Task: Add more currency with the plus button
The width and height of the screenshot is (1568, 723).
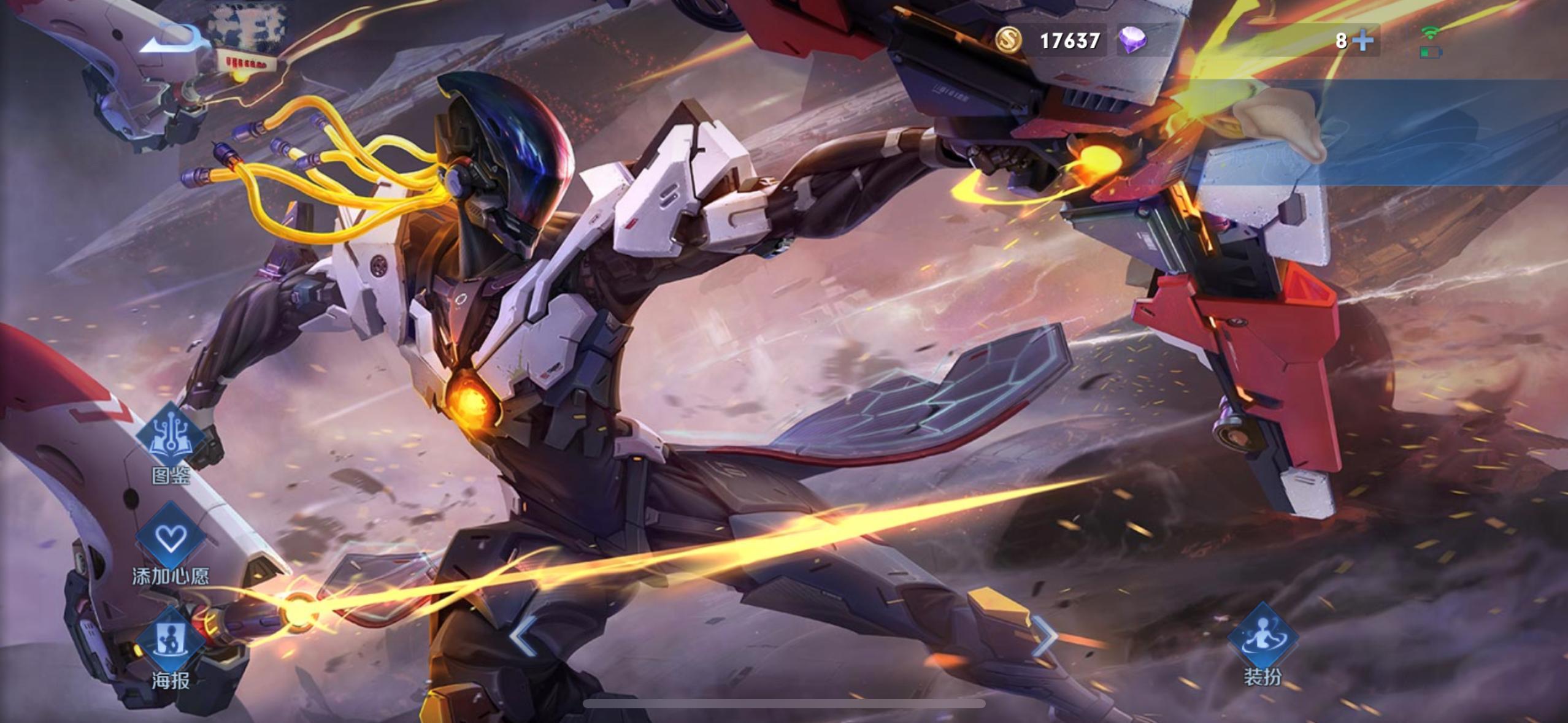Action: pyautogui.click(x=1363, y=40)
